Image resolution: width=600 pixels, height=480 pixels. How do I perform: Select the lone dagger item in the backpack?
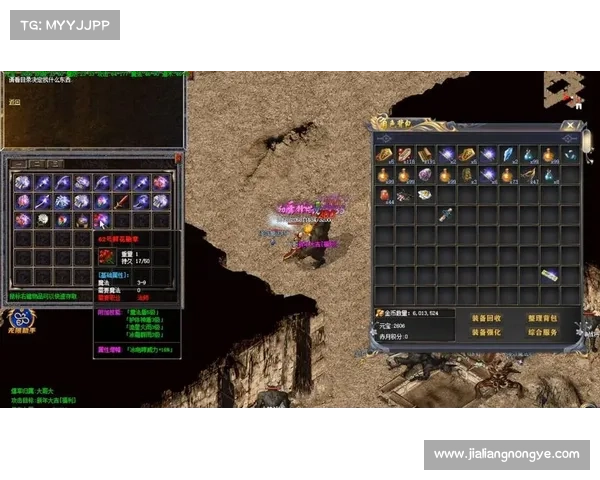[x=445, y=216]
